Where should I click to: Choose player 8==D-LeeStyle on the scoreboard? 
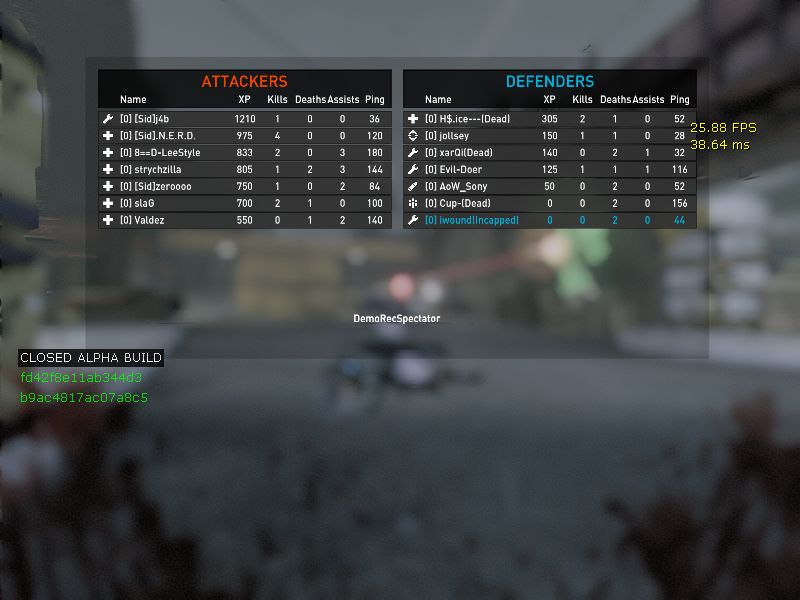pyautogui.click(x=244, y=153)
